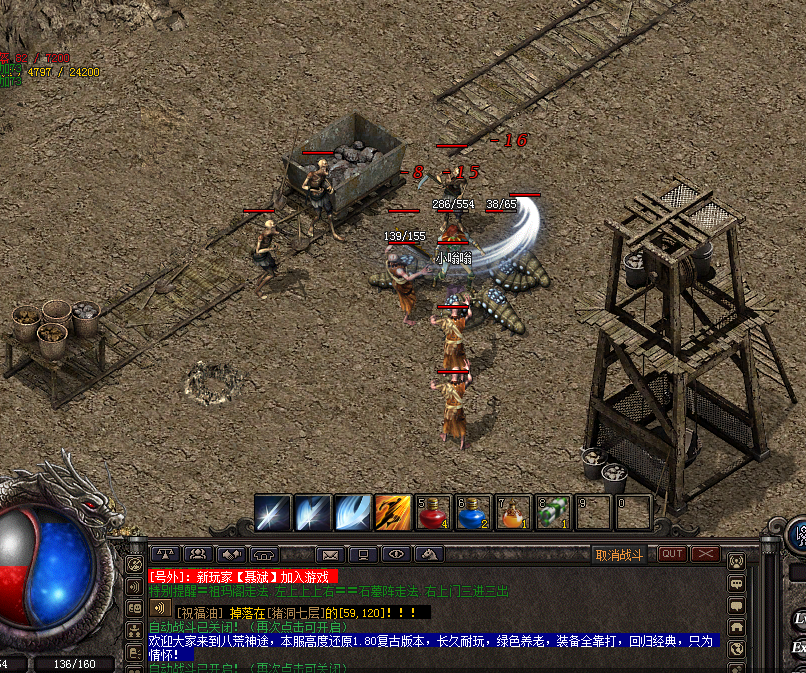Open the mail envelope button
Screen dimensions: 806x673
click(330, 554)
